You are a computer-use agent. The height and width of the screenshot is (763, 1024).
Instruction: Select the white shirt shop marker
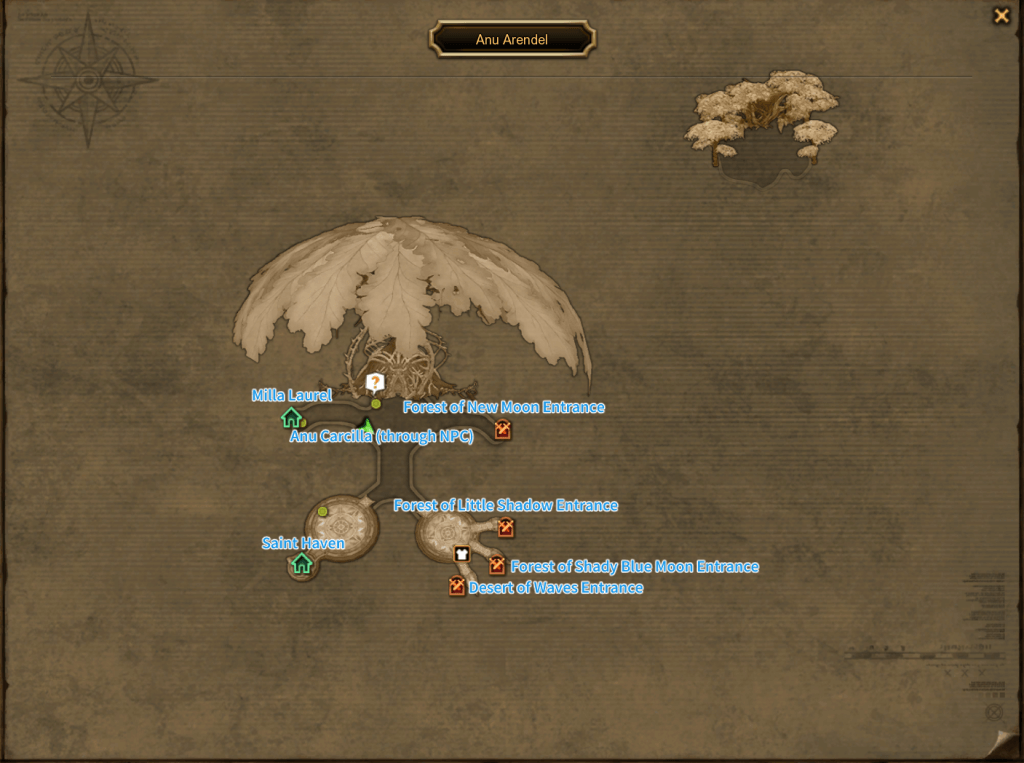tap(461, 553)
